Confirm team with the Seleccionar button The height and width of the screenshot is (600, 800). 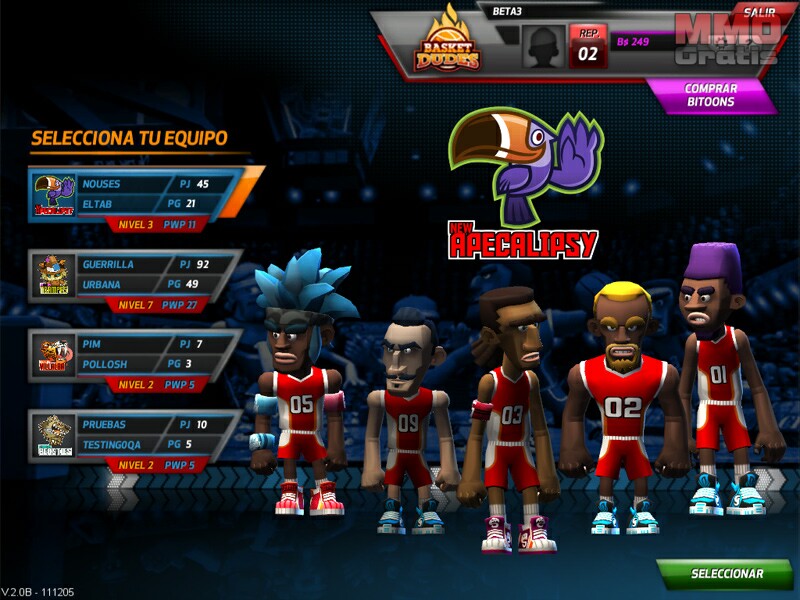[727, 575]
